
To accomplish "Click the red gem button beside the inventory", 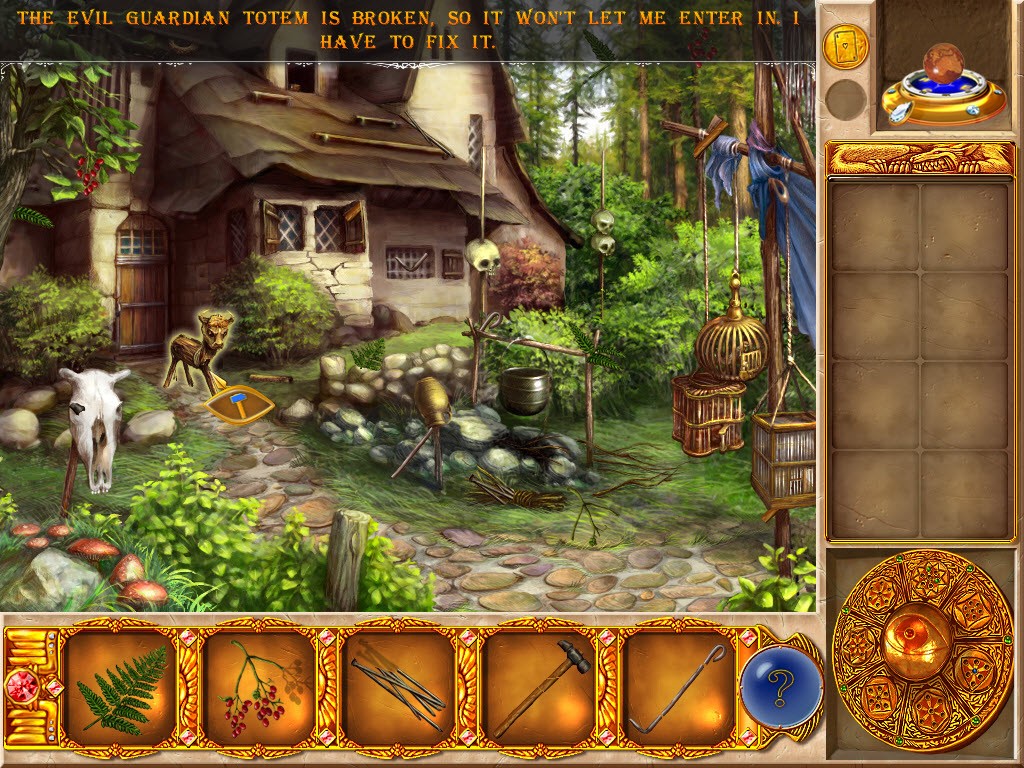I will point(22,688).
